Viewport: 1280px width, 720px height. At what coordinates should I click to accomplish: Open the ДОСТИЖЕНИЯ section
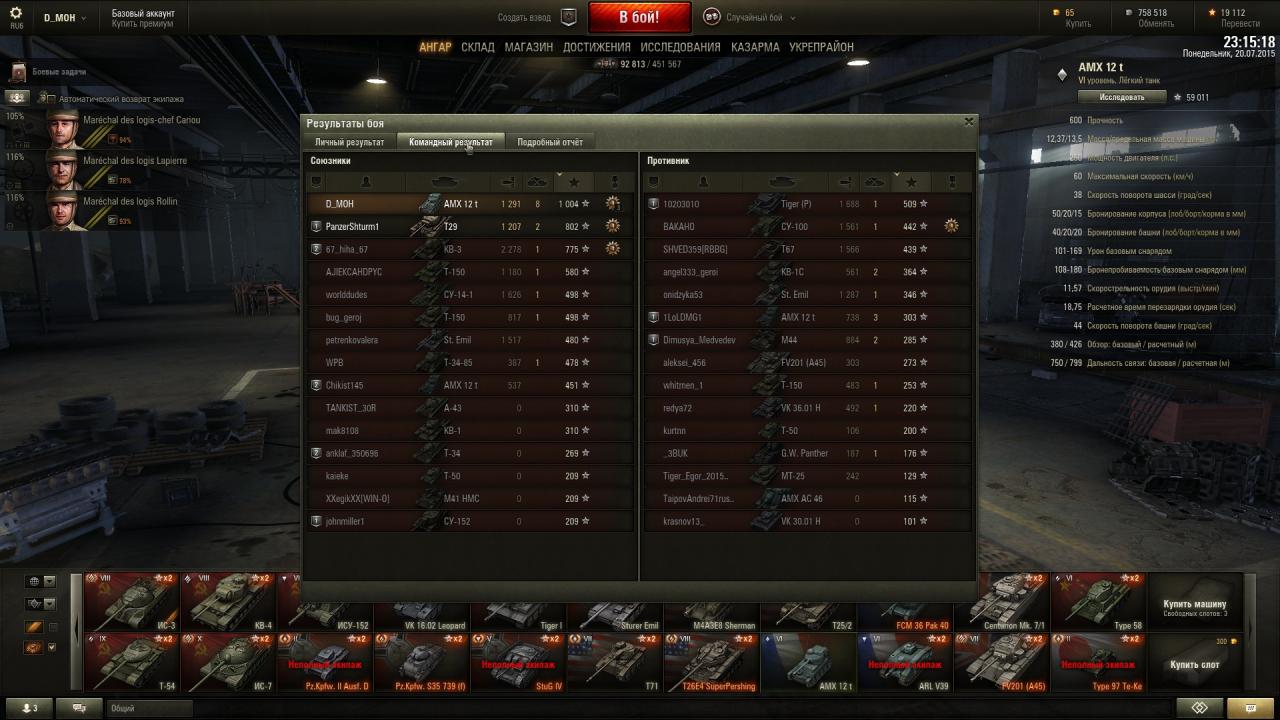(596, 47)
